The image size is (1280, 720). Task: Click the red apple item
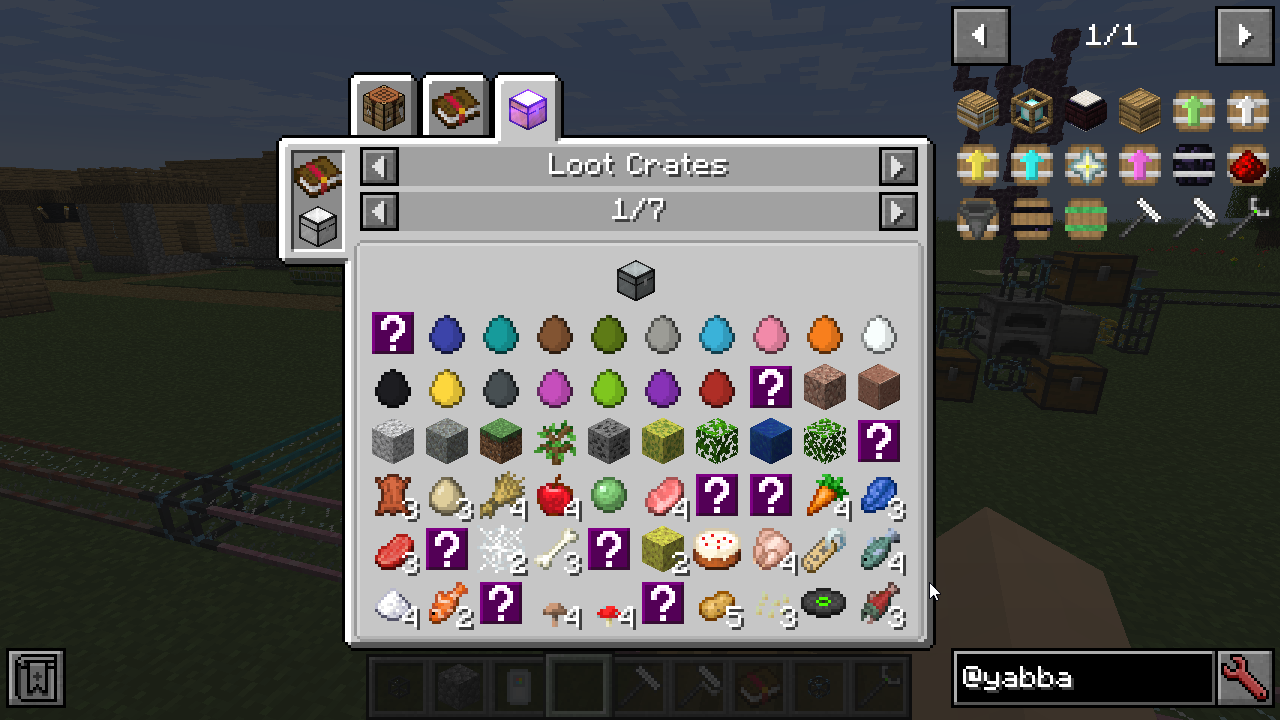click(x=554, y=495)
